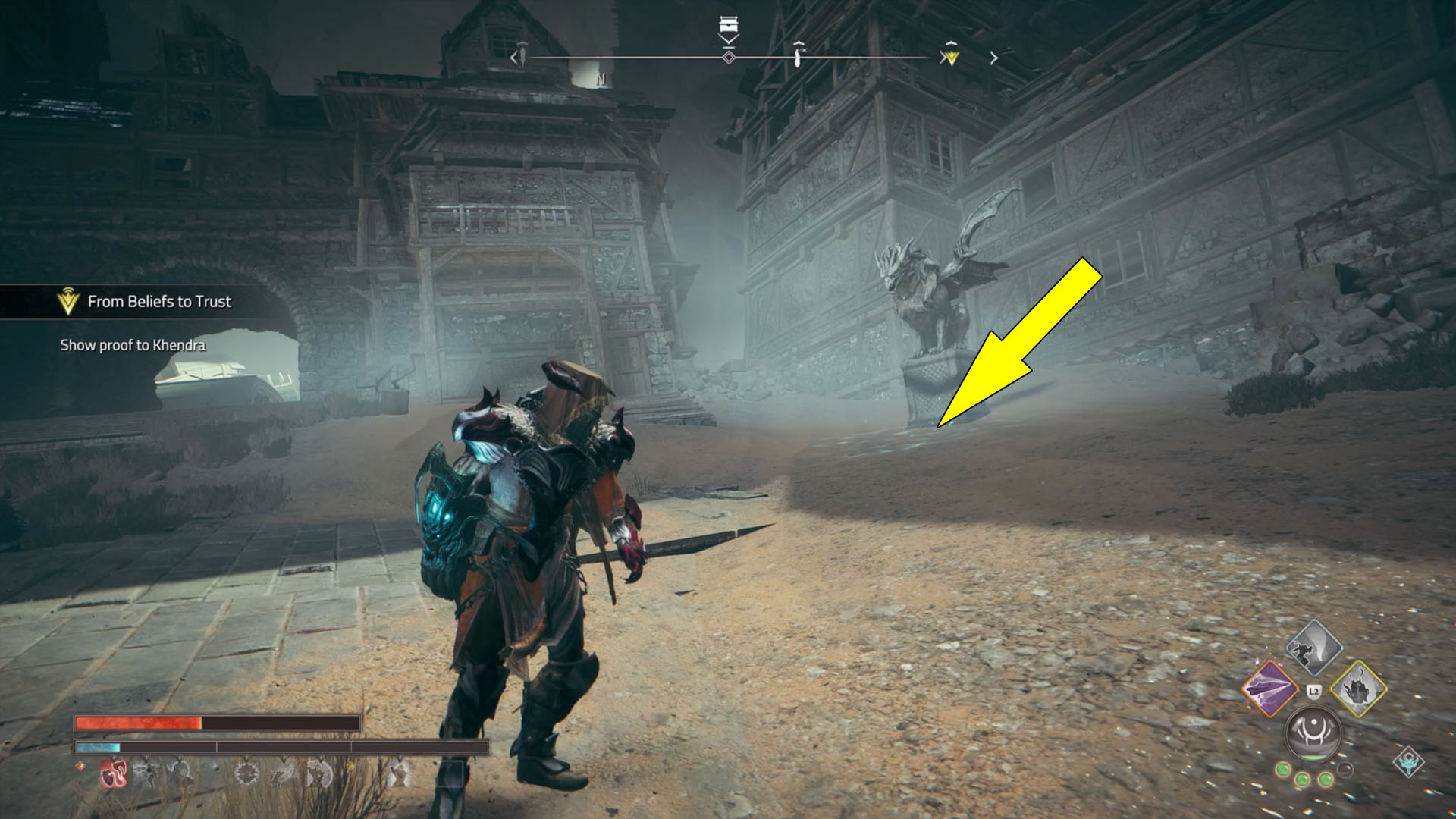
Task: Click the NPC marker with an X on the compass
Action: point(800,55)
